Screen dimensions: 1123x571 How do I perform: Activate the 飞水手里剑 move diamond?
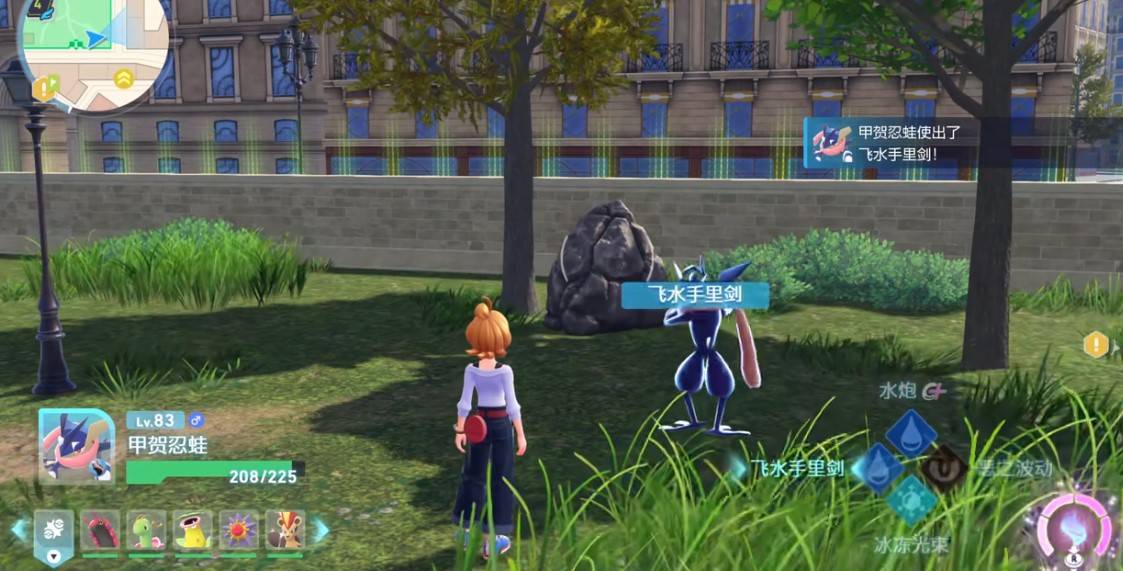(879, 467)
